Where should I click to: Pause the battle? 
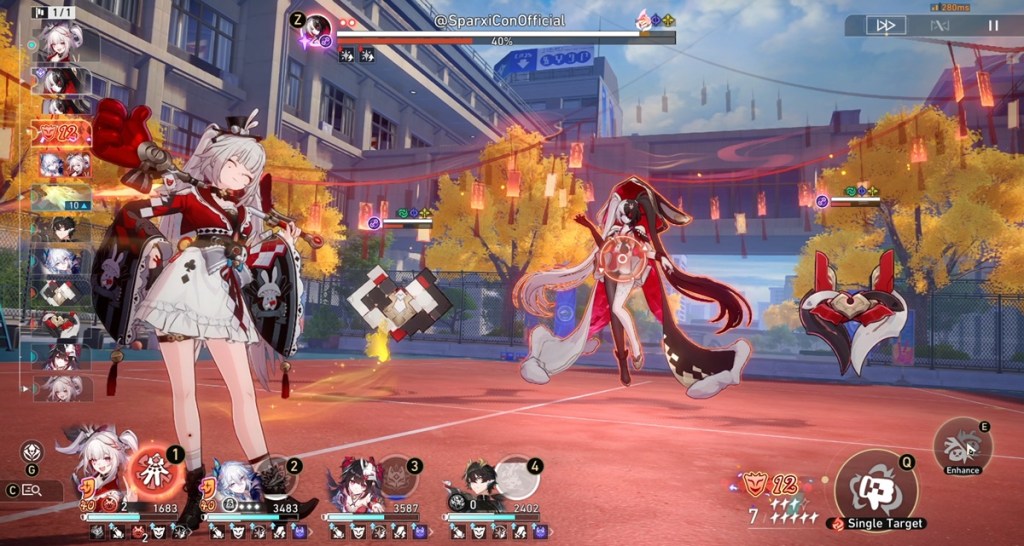pyautogui.click(x=993, y=25)
